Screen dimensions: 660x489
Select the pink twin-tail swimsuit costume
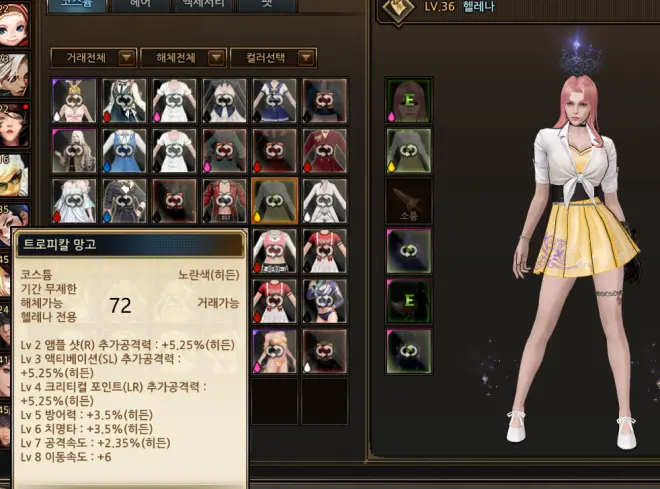point(274,350)
